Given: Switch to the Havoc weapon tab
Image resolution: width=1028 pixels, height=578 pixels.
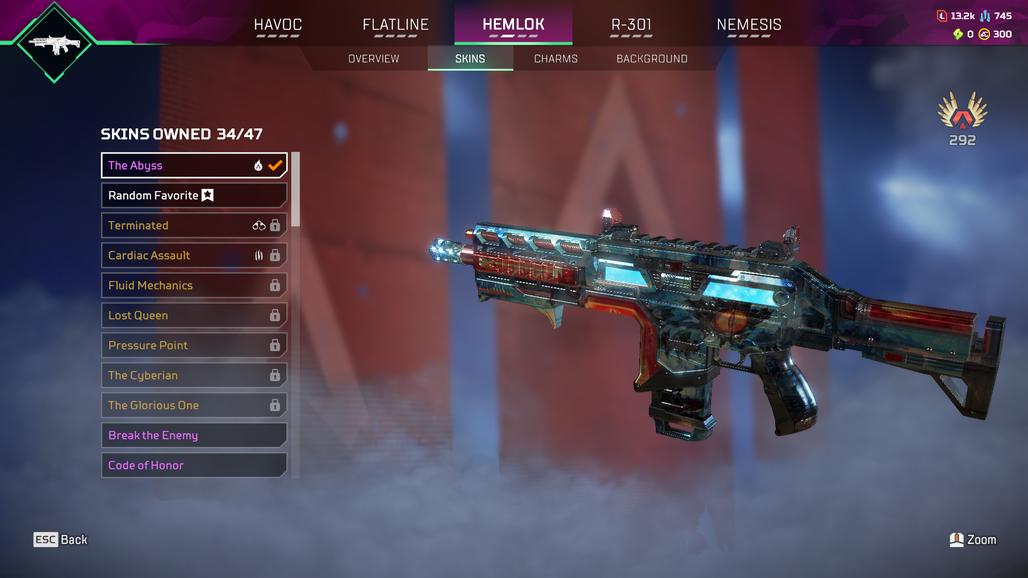Looking at the screenshot, I should coord(277,25).
